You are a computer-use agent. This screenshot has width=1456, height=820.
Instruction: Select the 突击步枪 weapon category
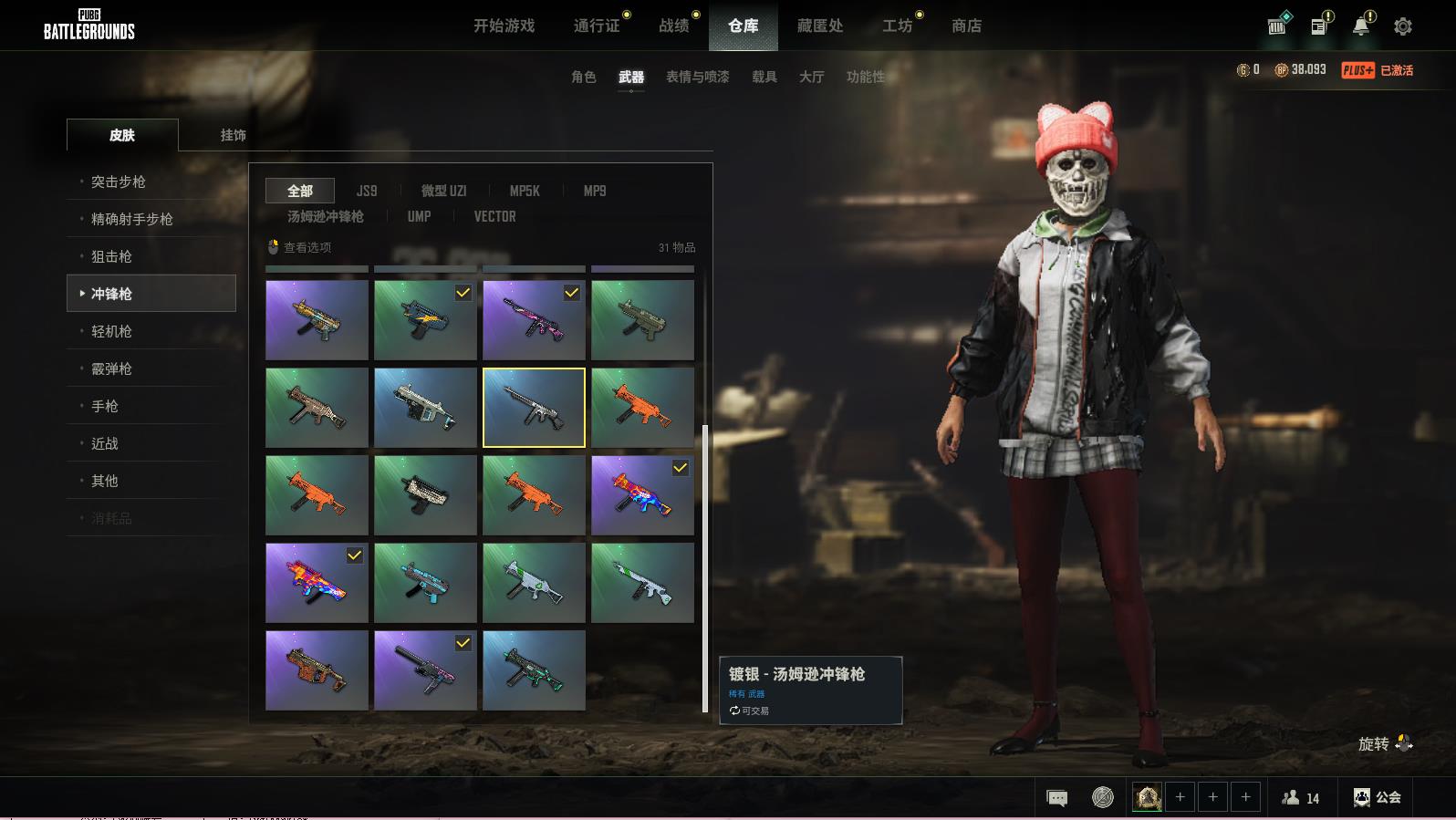coord(119,182)
